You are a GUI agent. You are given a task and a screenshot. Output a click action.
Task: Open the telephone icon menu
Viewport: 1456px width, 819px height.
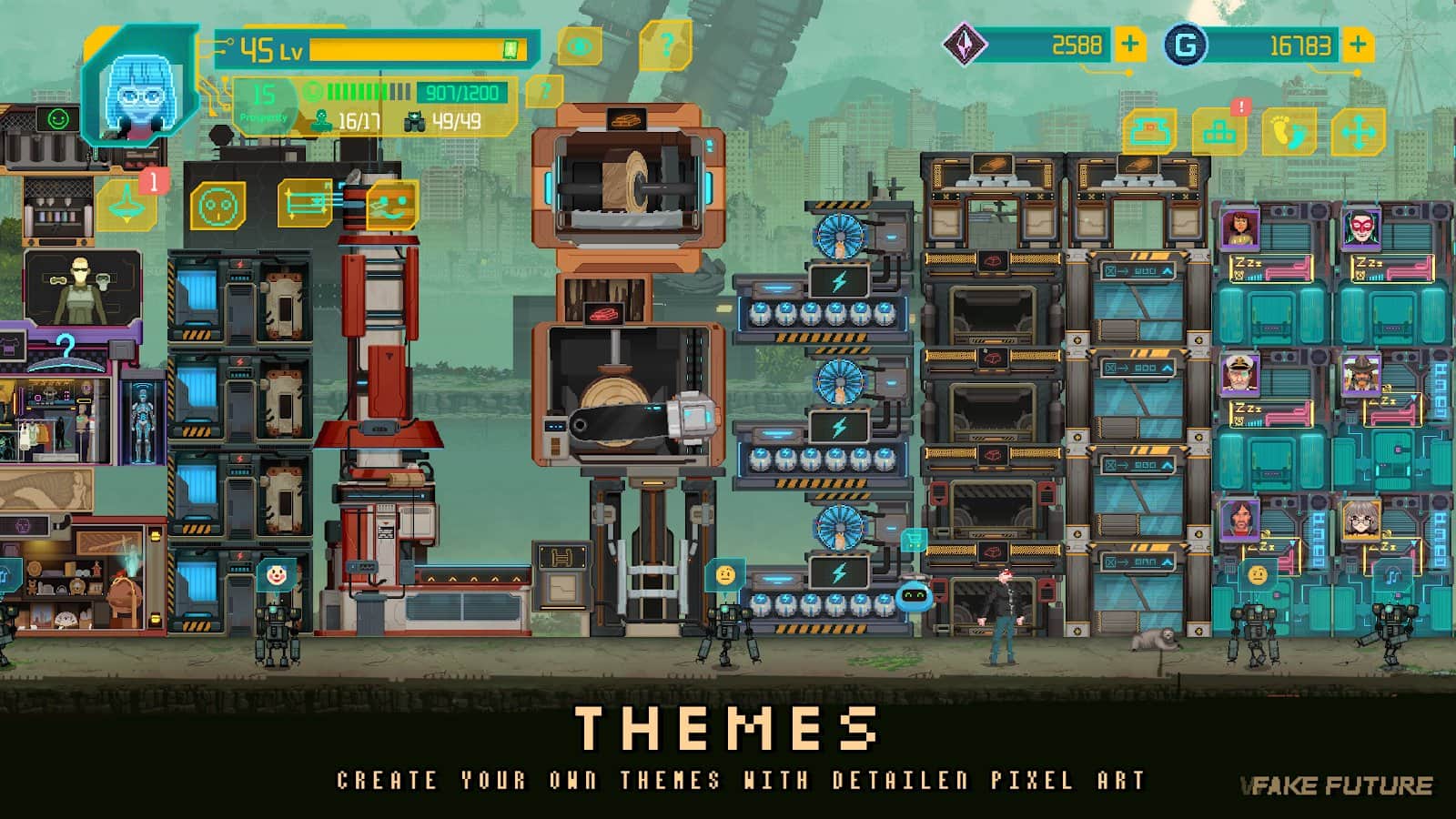point(1149,133)
